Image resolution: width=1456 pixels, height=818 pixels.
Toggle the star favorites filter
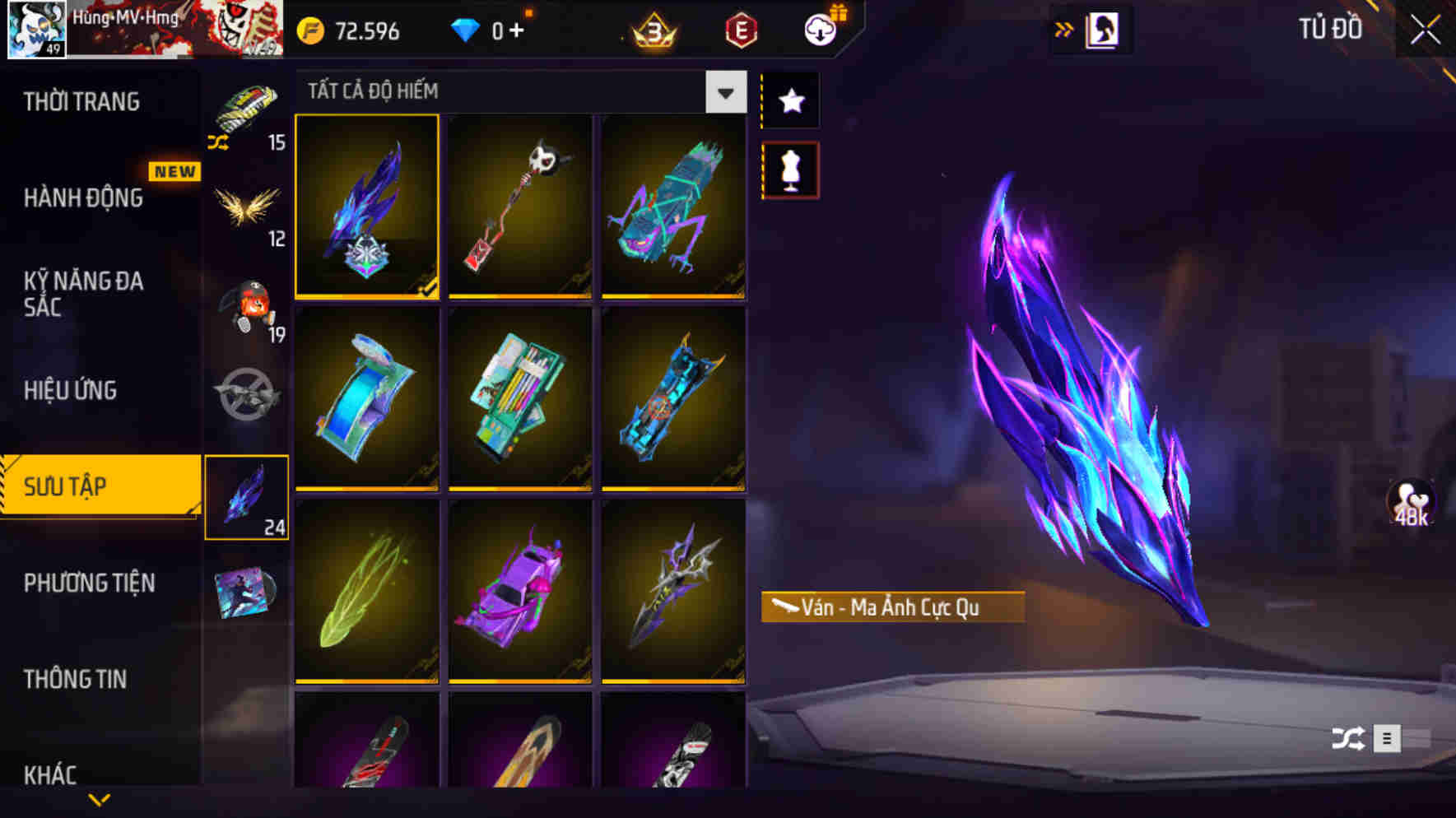point(789,101)
